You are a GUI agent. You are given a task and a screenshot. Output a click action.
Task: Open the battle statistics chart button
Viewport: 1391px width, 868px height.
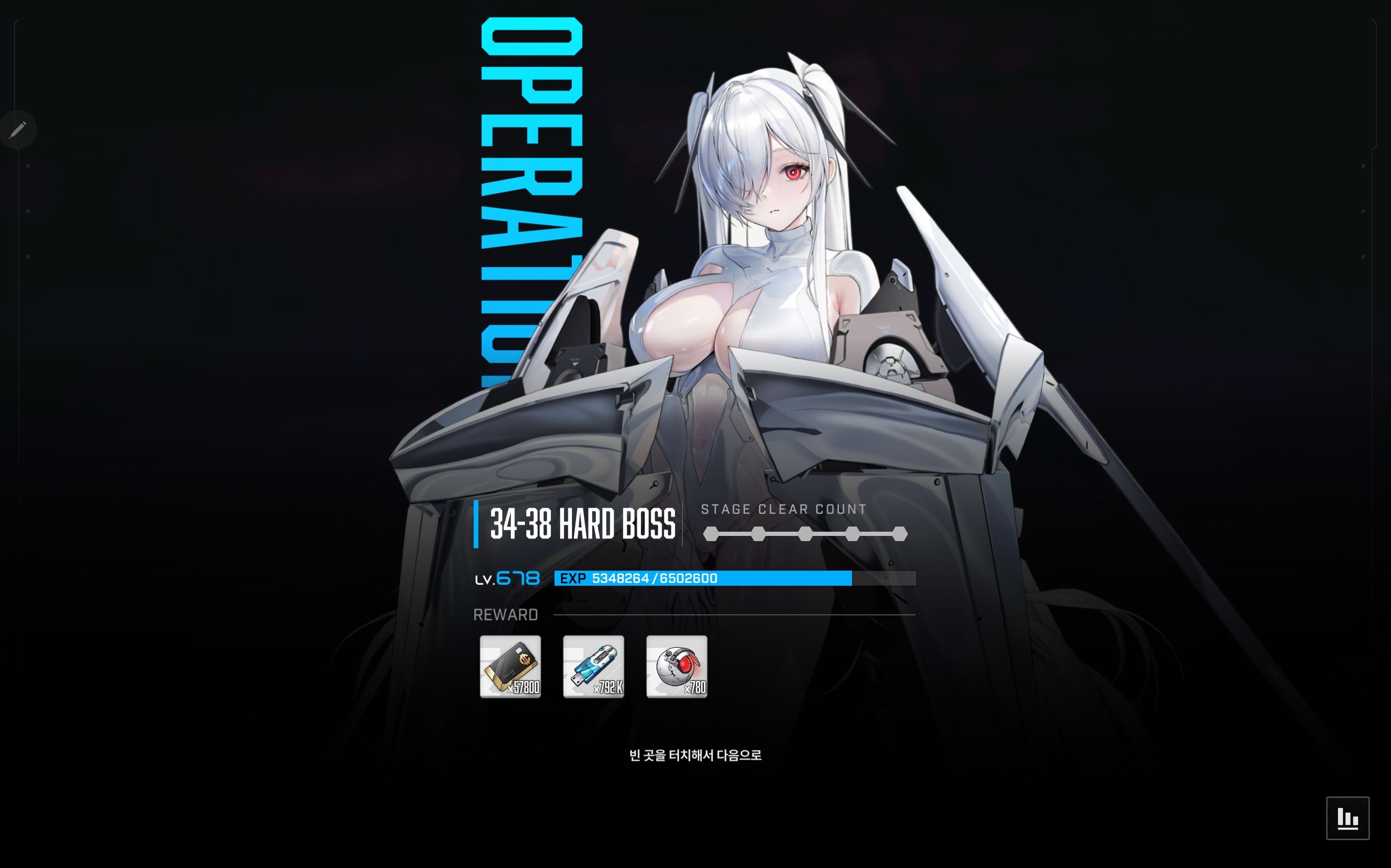1347,818
